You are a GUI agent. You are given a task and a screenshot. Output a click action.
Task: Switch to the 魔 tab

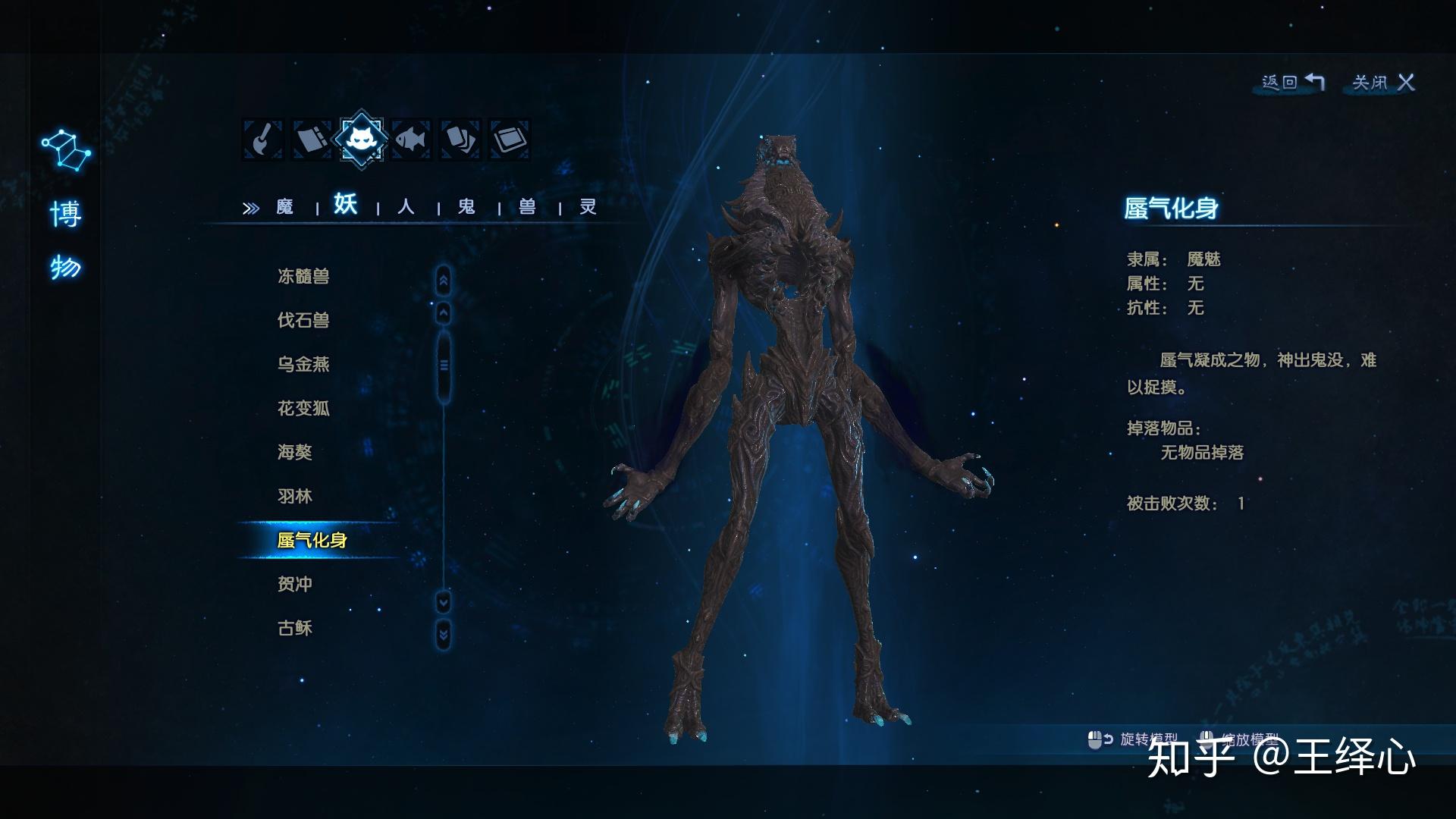click(x=284, y=207)
